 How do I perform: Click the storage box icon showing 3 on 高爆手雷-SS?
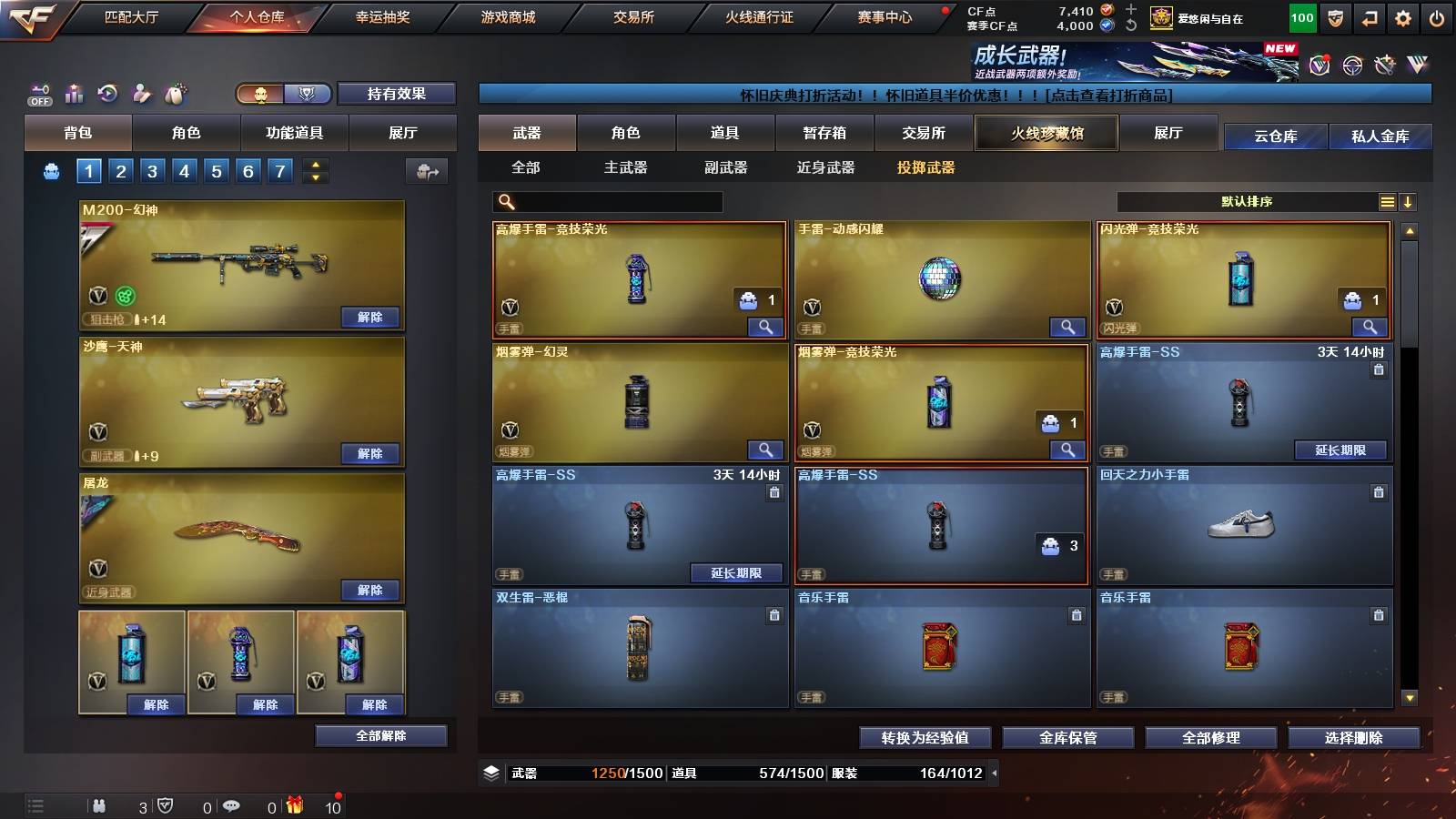[1054, 545]
